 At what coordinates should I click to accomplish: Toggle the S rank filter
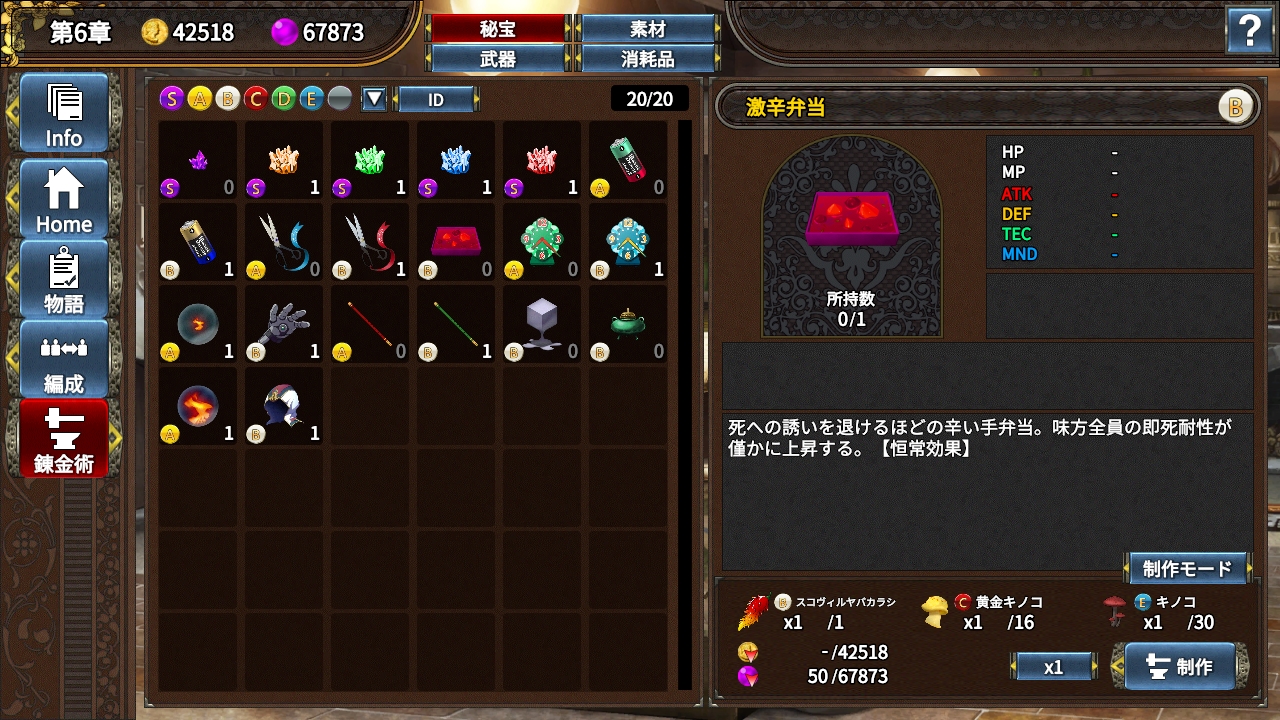[172, 98]
